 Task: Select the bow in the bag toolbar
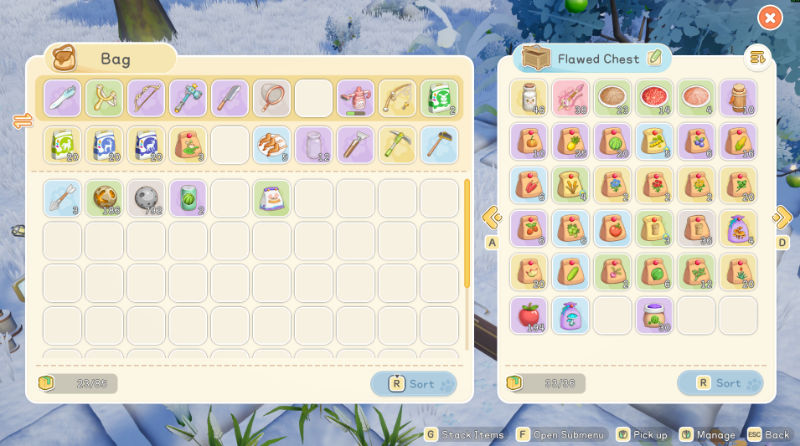[146, 98]
